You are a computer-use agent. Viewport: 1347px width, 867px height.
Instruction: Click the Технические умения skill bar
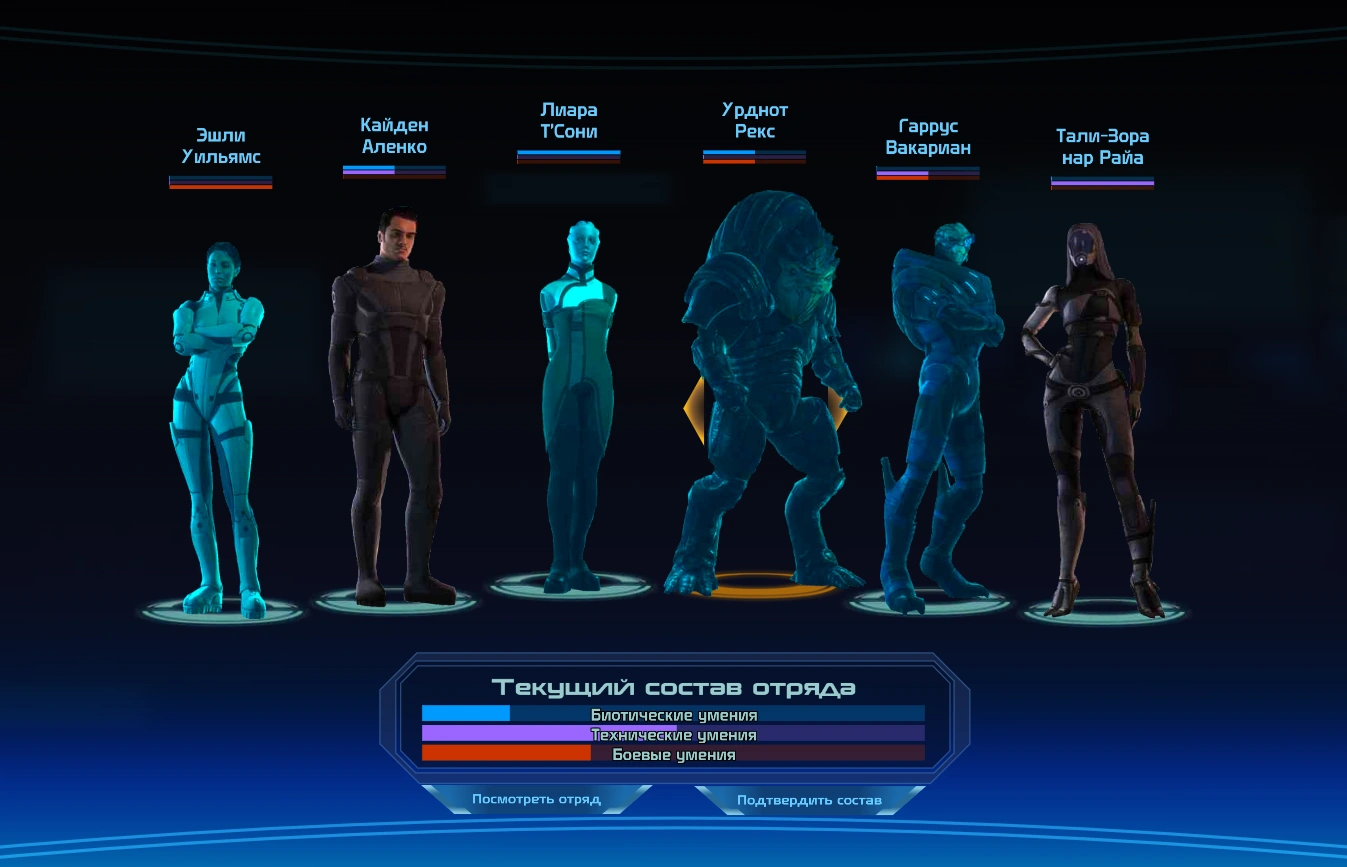tap(673, 735)
